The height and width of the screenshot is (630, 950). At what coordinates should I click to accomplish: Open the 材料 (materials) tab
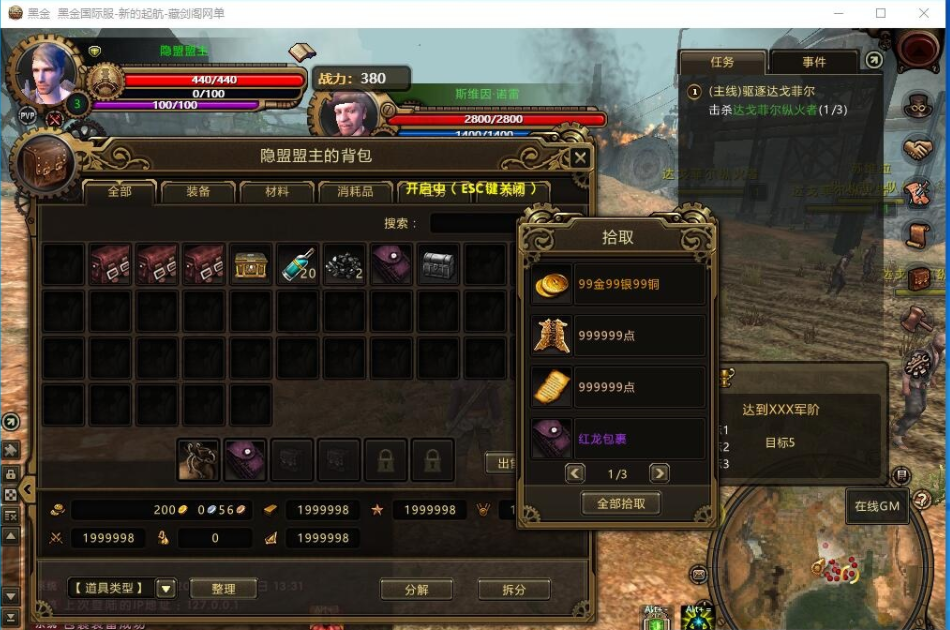277,191
